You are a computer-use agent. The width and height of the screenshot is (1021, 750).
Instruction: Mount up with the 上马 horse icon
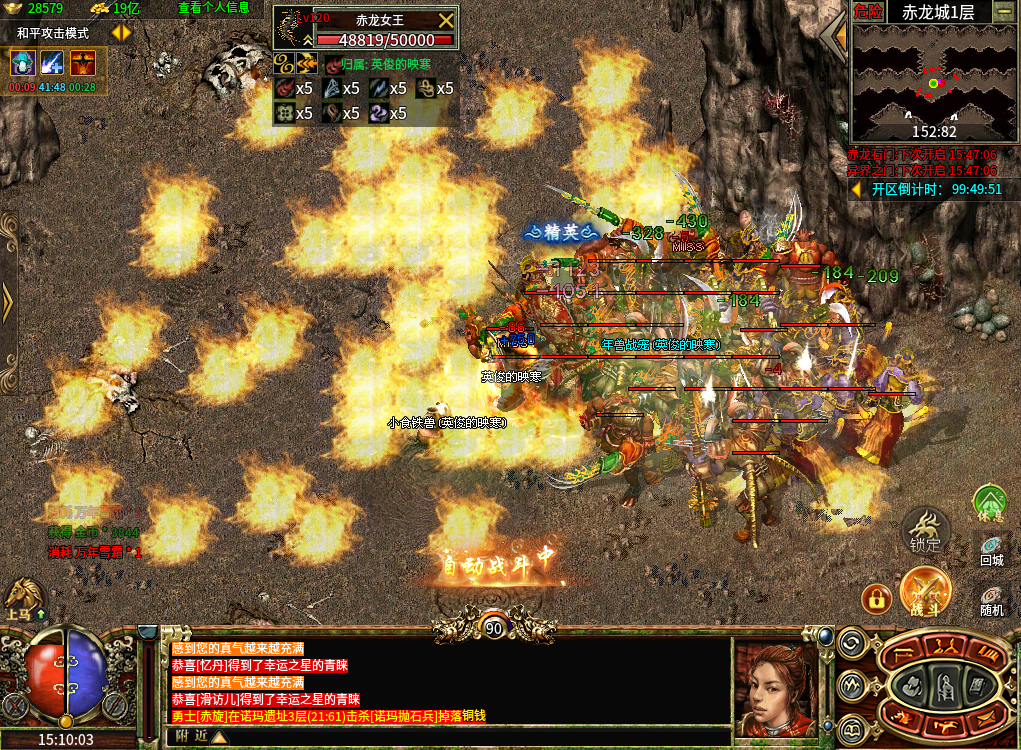[x=22, y=598]
